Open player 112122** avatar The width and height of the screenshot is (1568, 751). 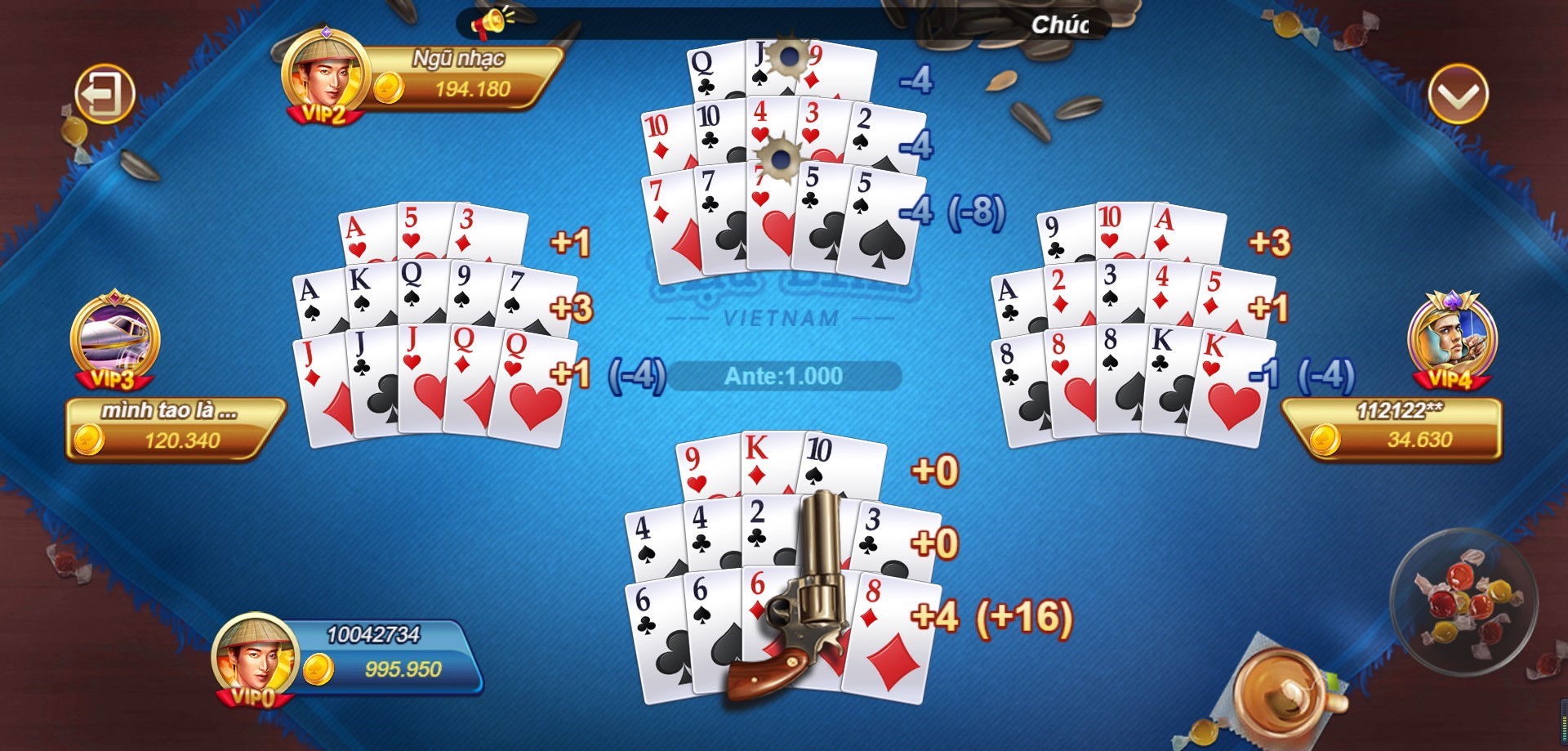pyautogui.click(x=1452, y=337)
